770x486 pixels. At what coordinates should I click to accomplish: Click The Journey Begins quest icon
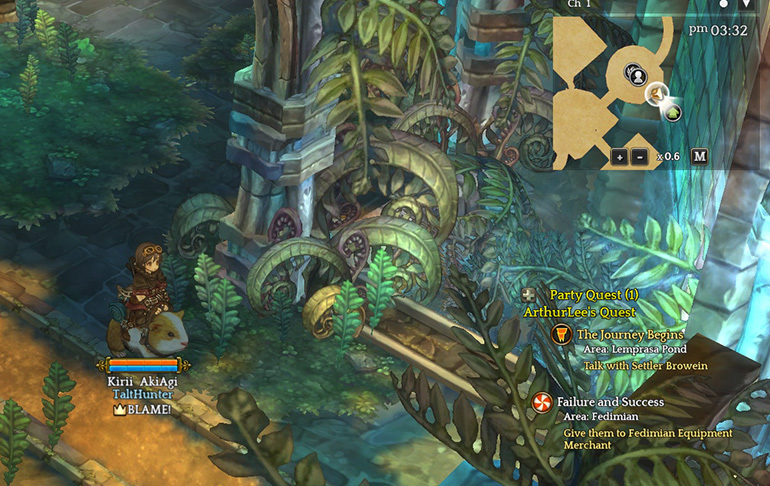(x=560, y=335)
